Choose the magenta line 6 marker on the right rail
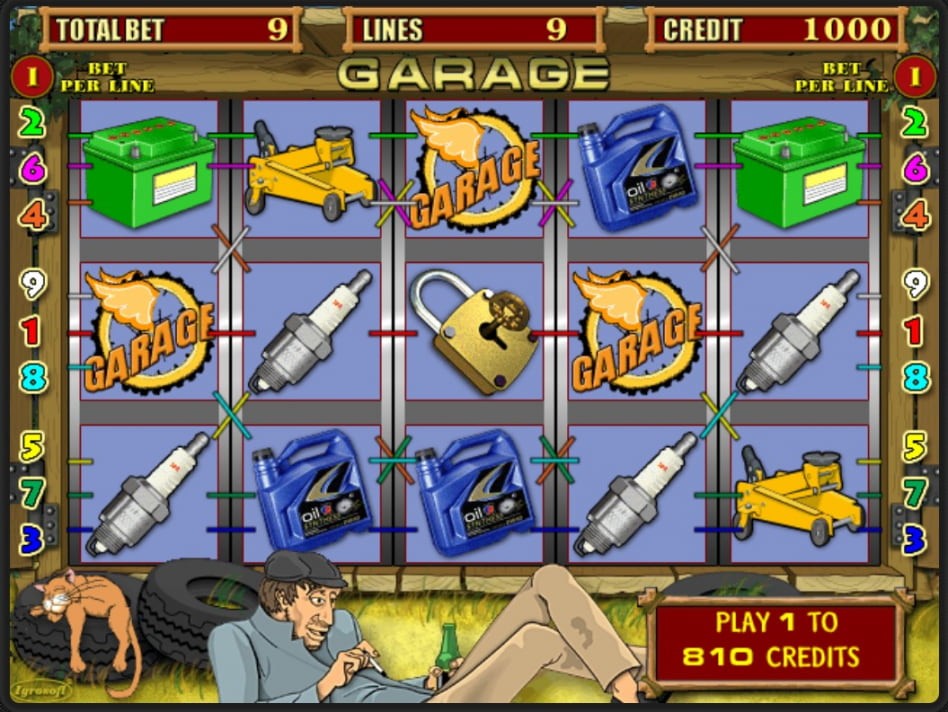This screenshot has height=712, width=948. pos(914,168)
